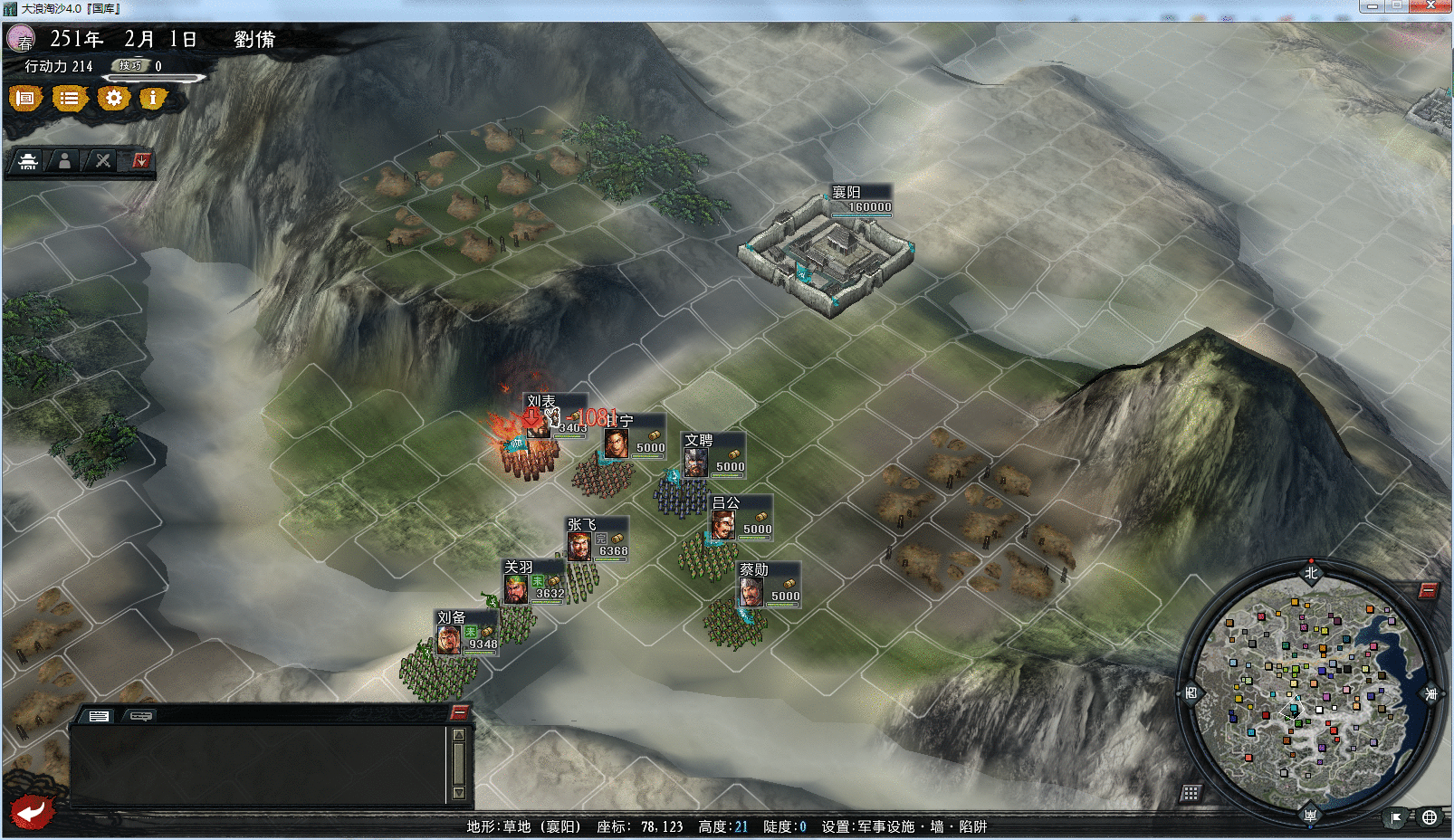This screenshot has width=1454, height=840.
Task: Select the log tab in the message panel
Action: tap(100, 715)
